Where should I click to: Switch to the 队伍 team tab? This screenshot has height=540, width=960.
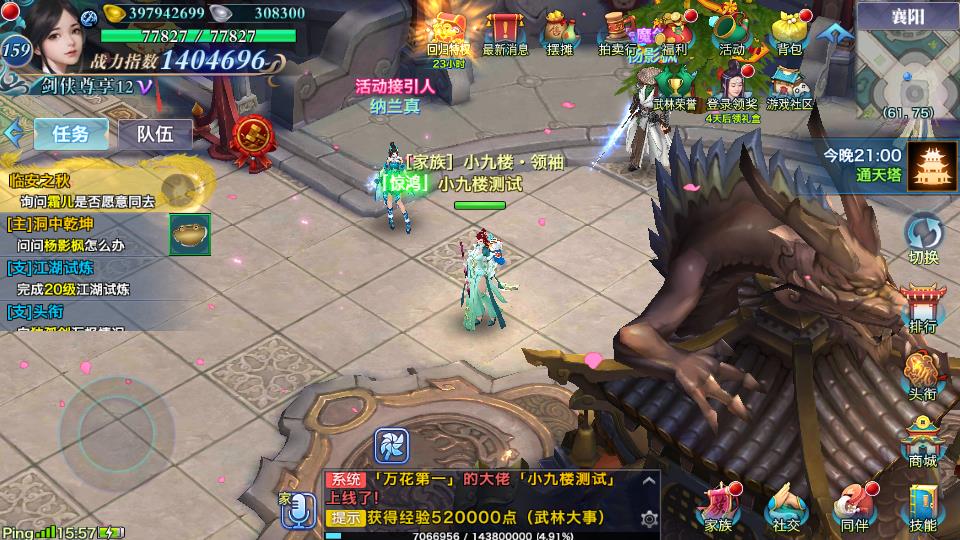click(155, 134)
